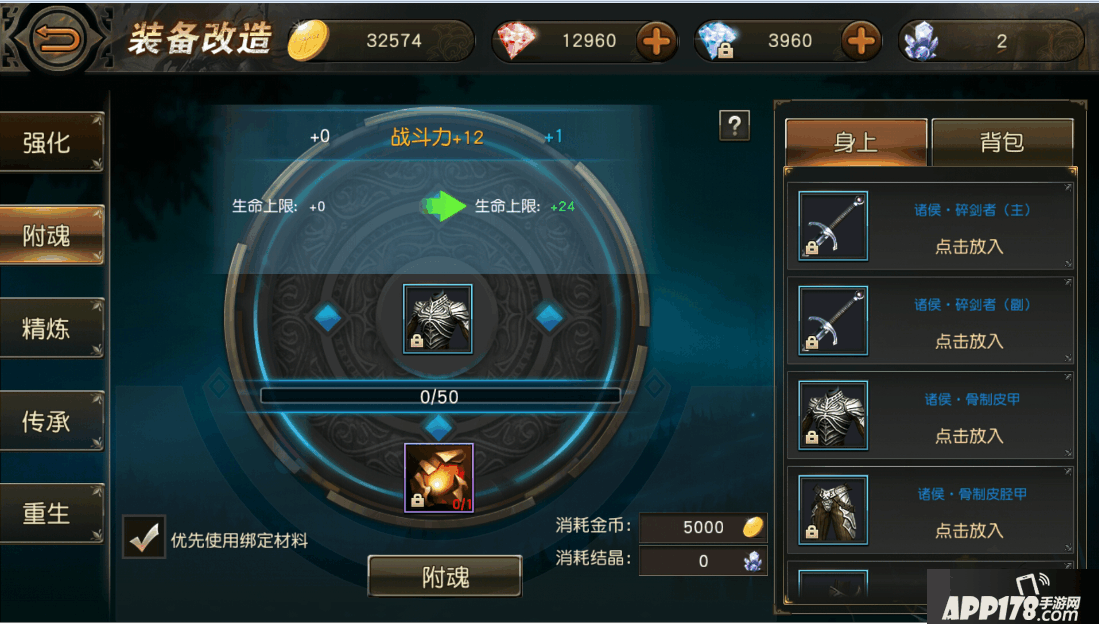
Task: Open the question mark help button
Action: click(x=734, y=125)
